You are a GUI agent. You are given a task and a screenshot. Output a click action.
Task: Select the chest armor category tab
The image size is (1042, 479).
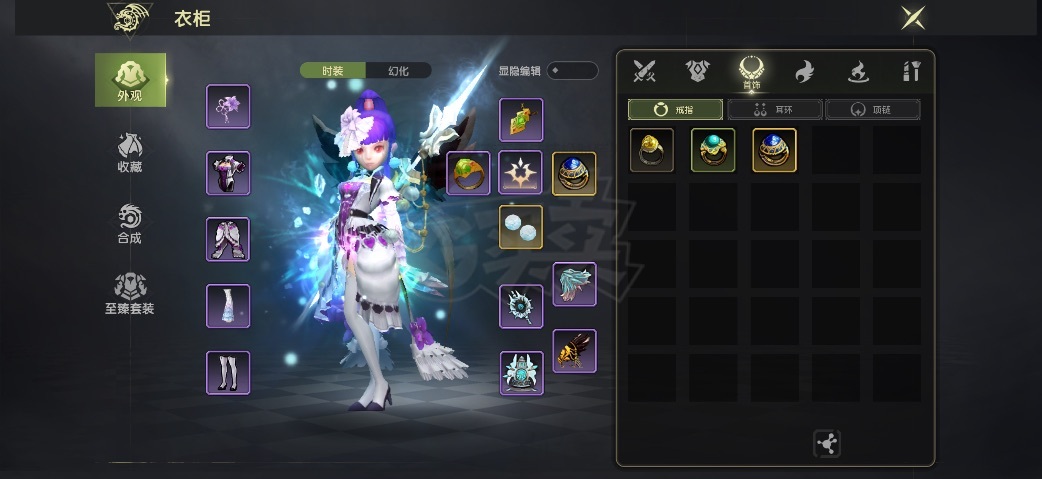click(x=697, y=71)
